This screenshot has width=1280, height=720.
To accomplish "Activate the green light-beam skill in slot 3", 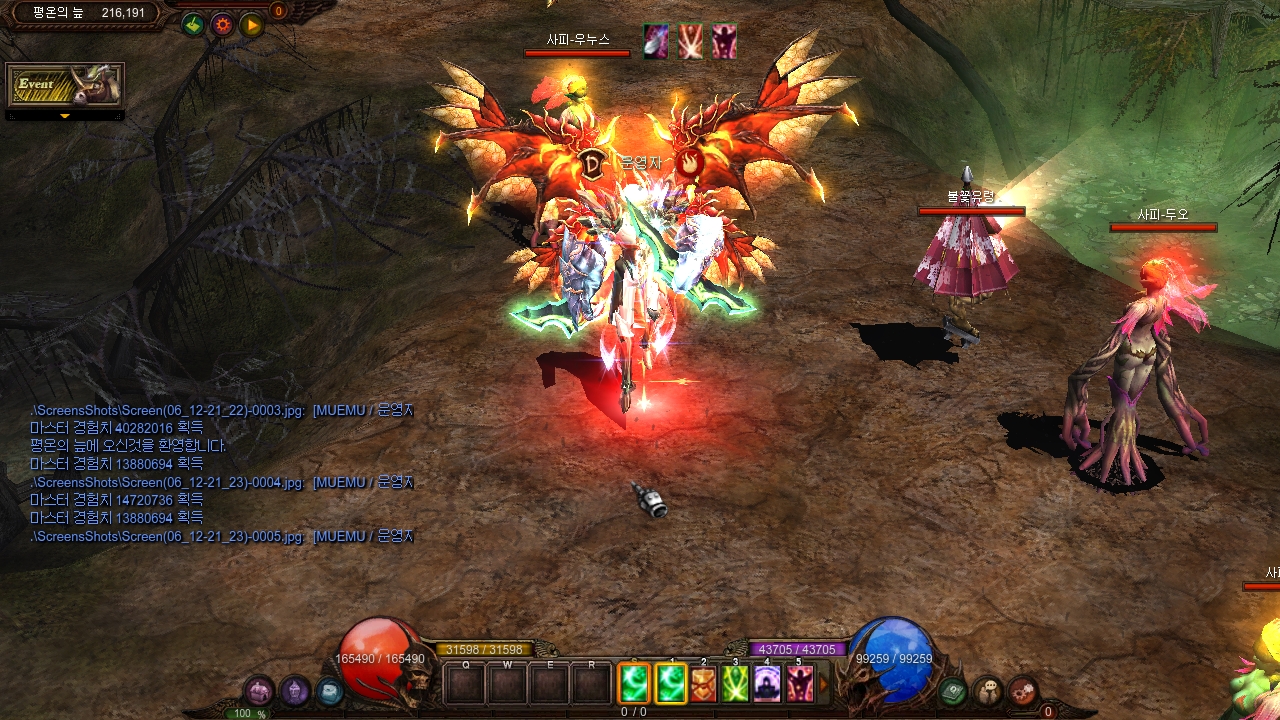I will (x=736, y=685).
